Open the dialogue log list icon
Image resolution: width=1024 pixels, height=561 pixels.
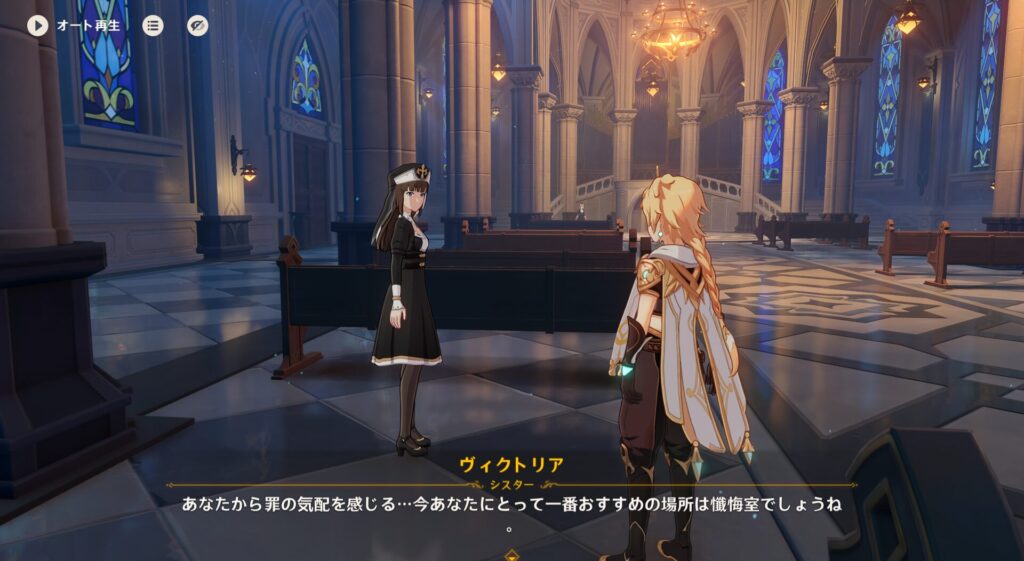(x=152, y=25)
